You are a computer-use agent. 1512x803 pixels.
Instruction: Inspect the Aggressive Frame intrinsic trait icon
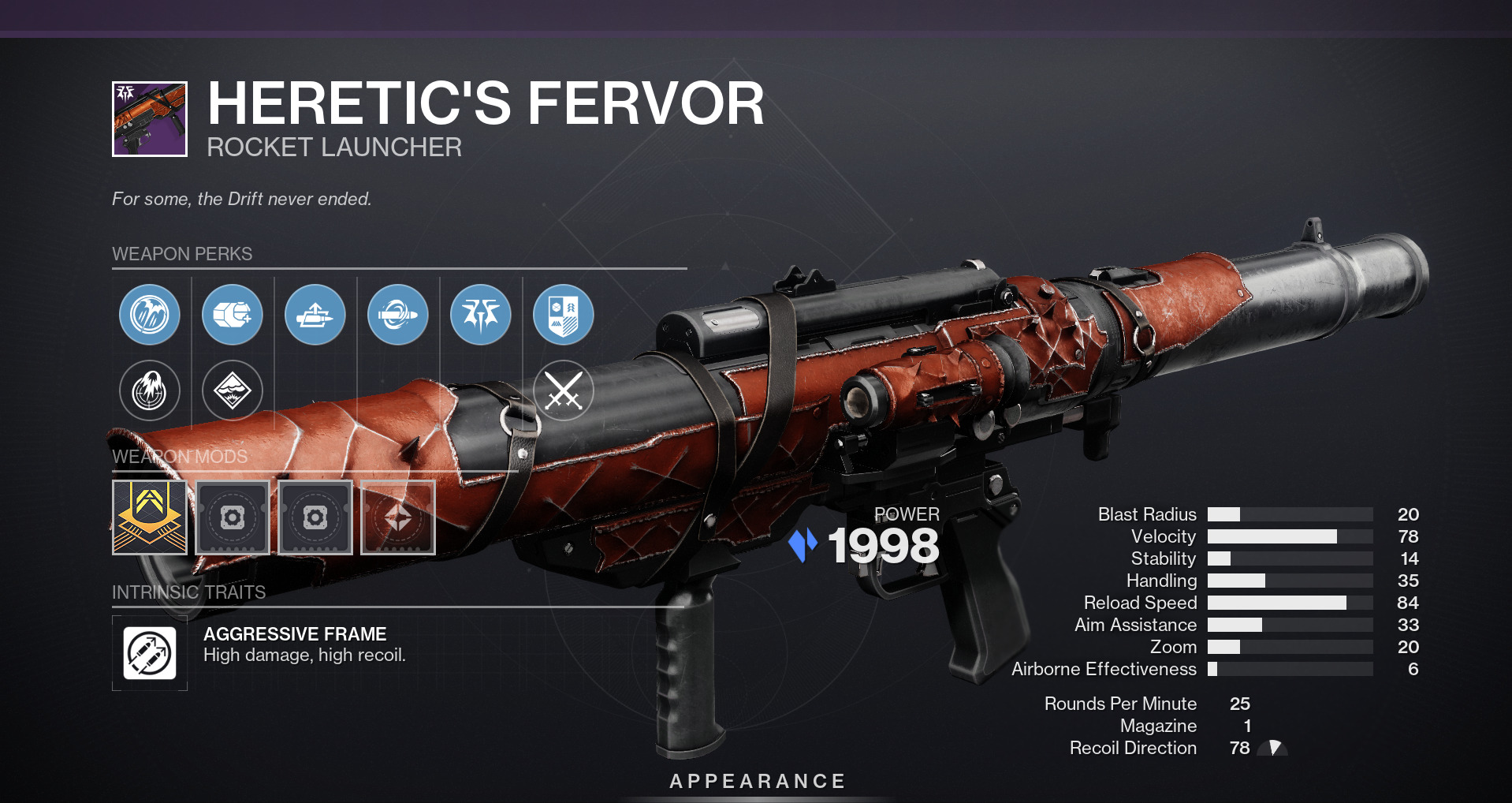(150, 653)
